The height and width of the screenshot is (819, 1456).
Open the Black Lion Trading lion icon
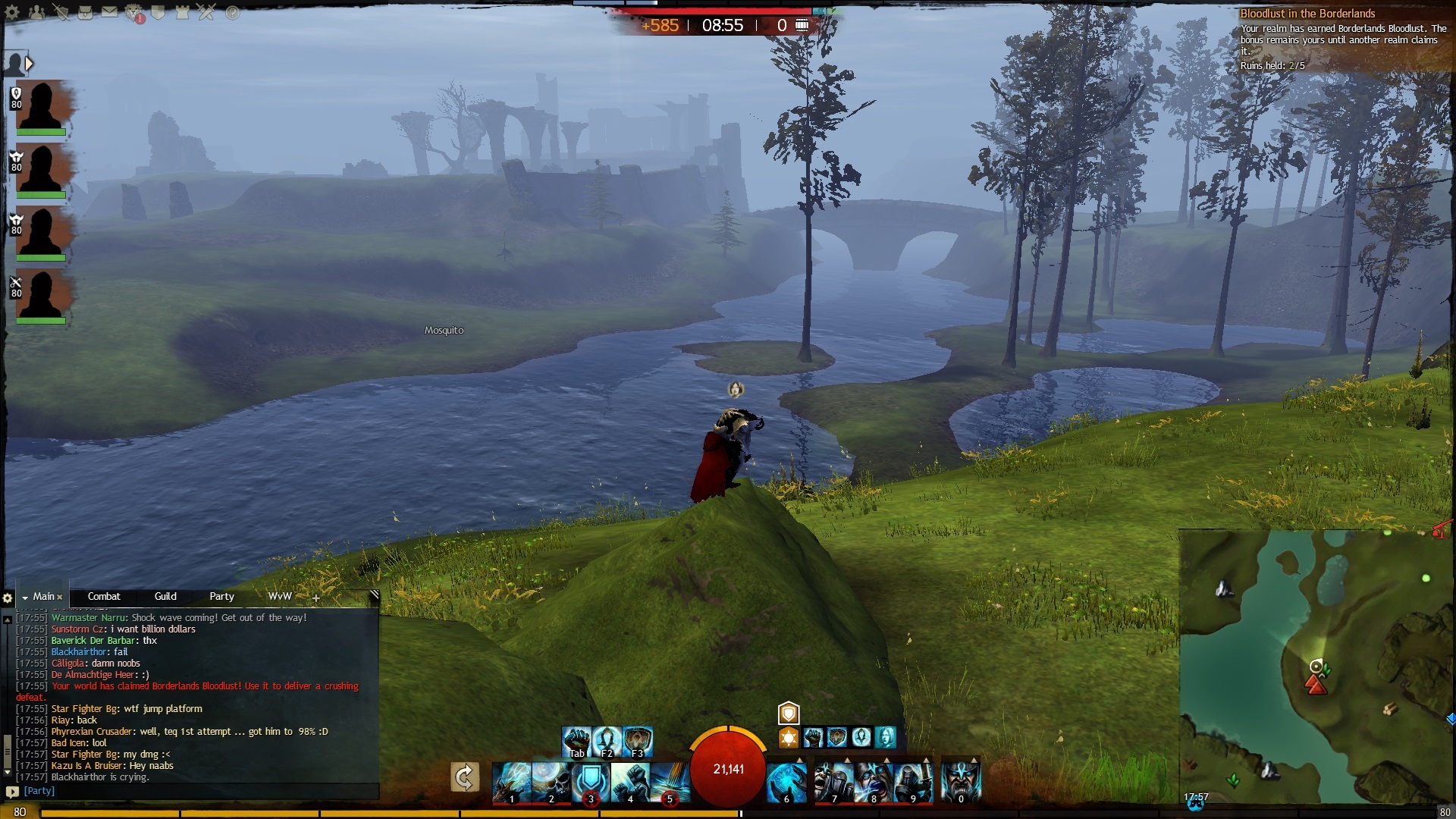133,12
